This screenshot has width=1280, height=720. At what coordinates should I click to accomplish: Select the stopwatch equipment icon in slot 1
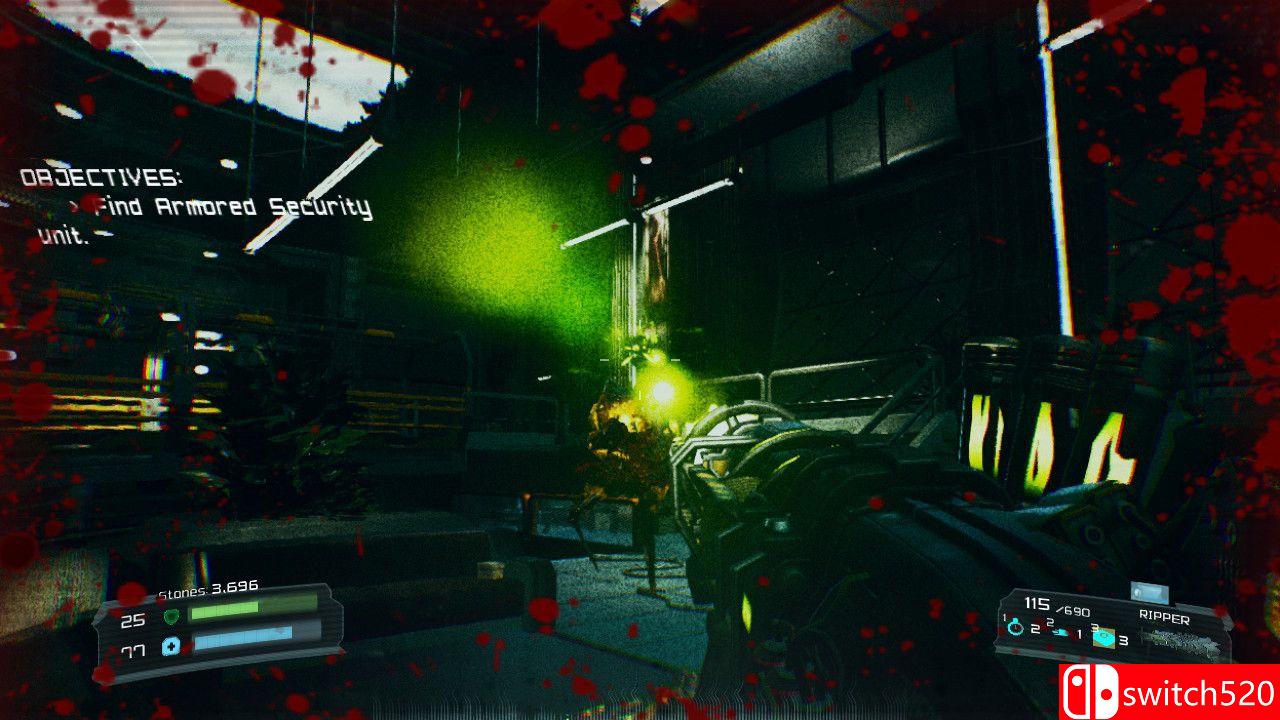tap(1014, 628)
